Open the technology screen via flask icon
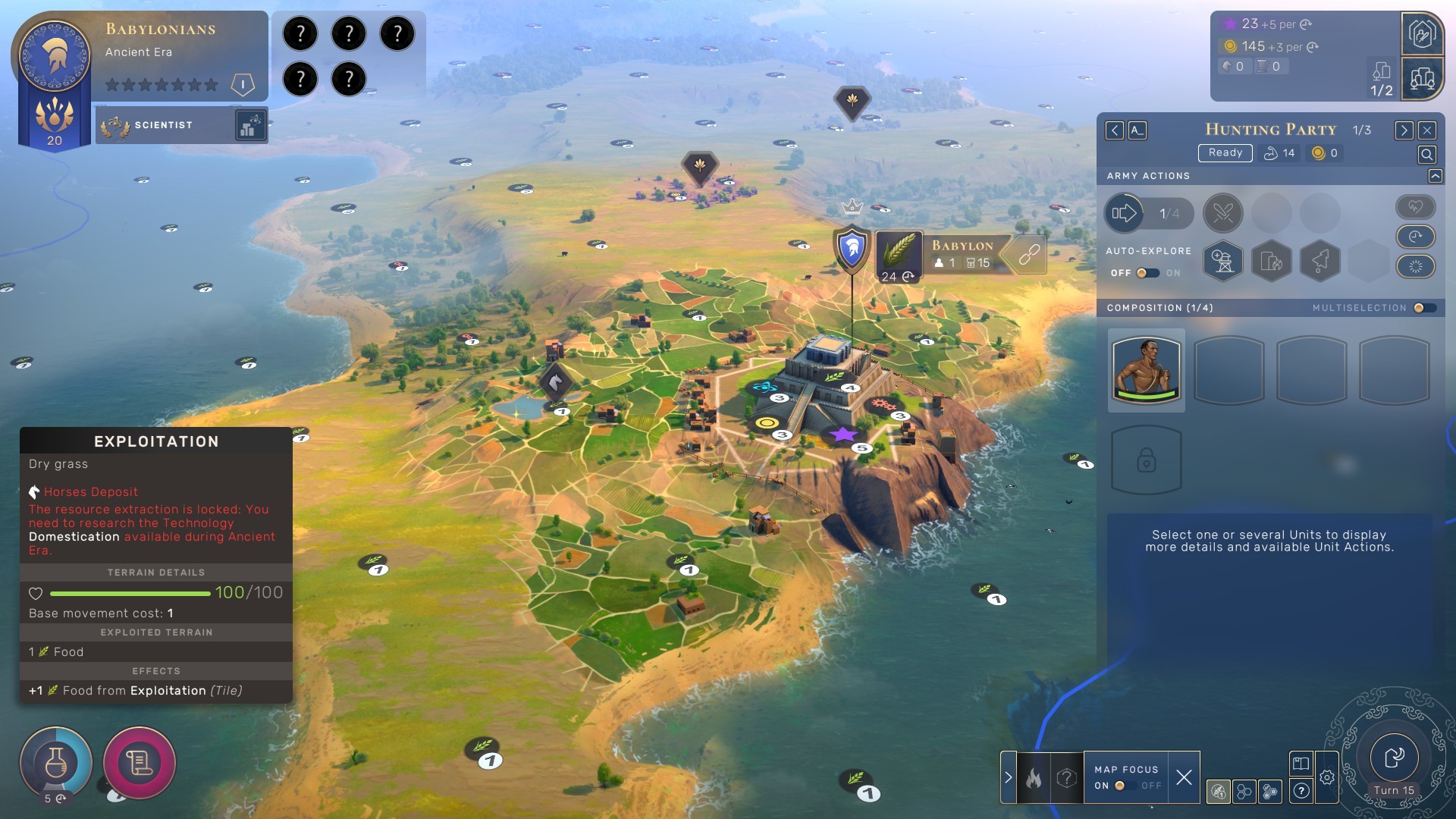The width and height of the screenshot is (1456, 819). 57,763
